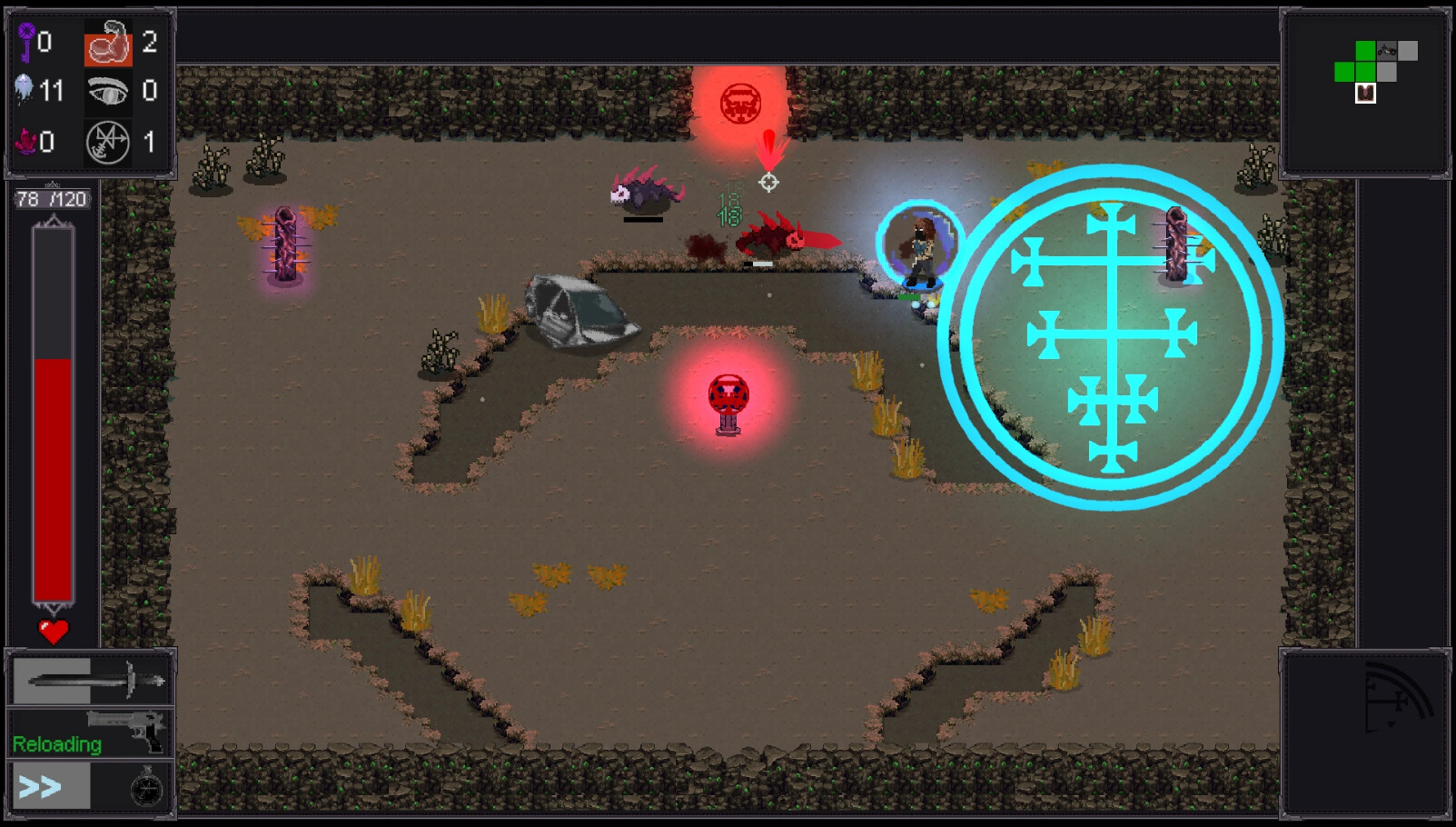1456x827 pixels.
Task: Select the flexed arm strength stat icon
Action: (x=108, y=44)
